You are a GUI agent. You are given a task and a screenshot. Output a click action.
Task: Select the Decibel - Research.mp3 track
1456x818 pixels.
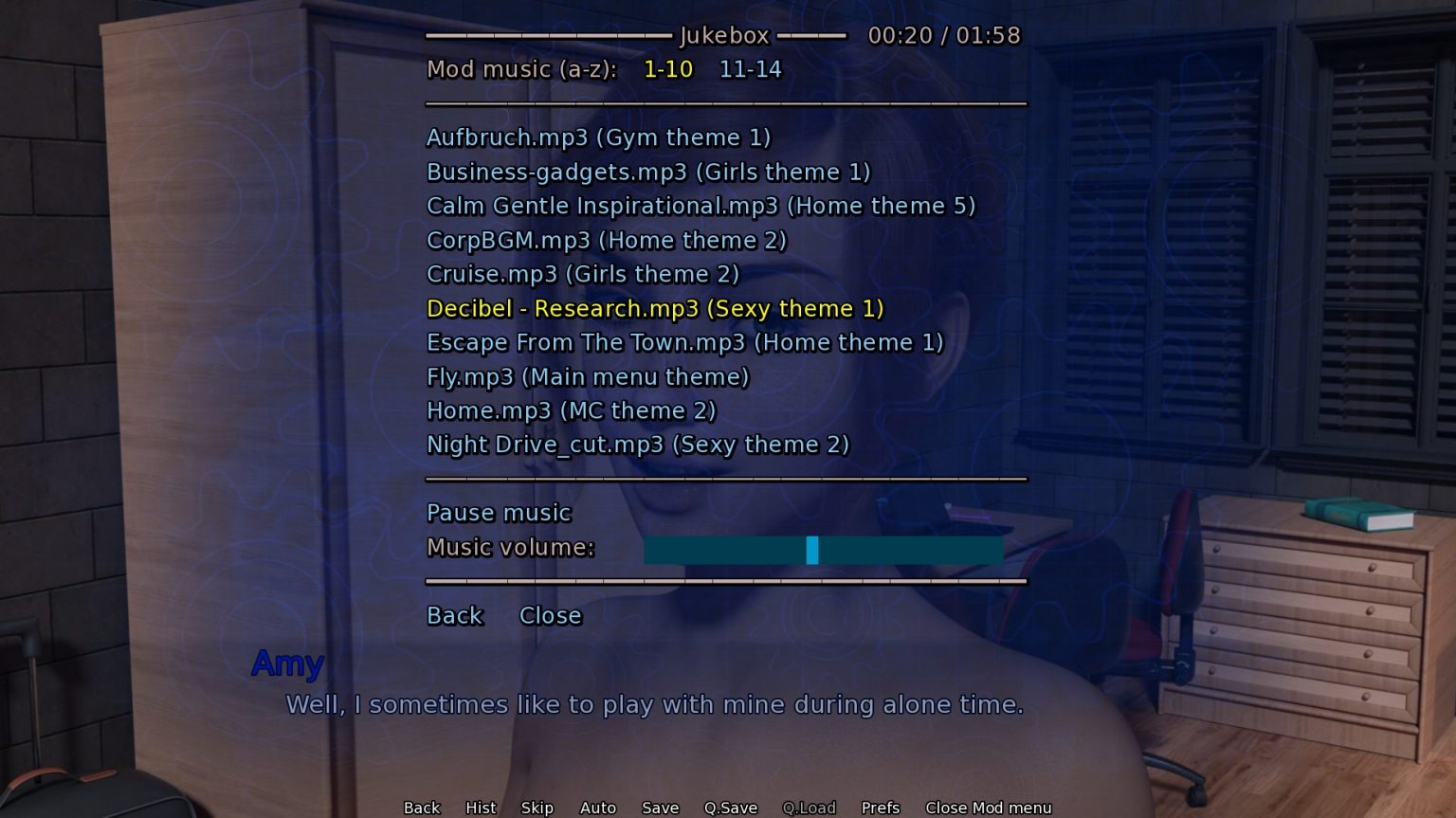(x=654, y=308)
